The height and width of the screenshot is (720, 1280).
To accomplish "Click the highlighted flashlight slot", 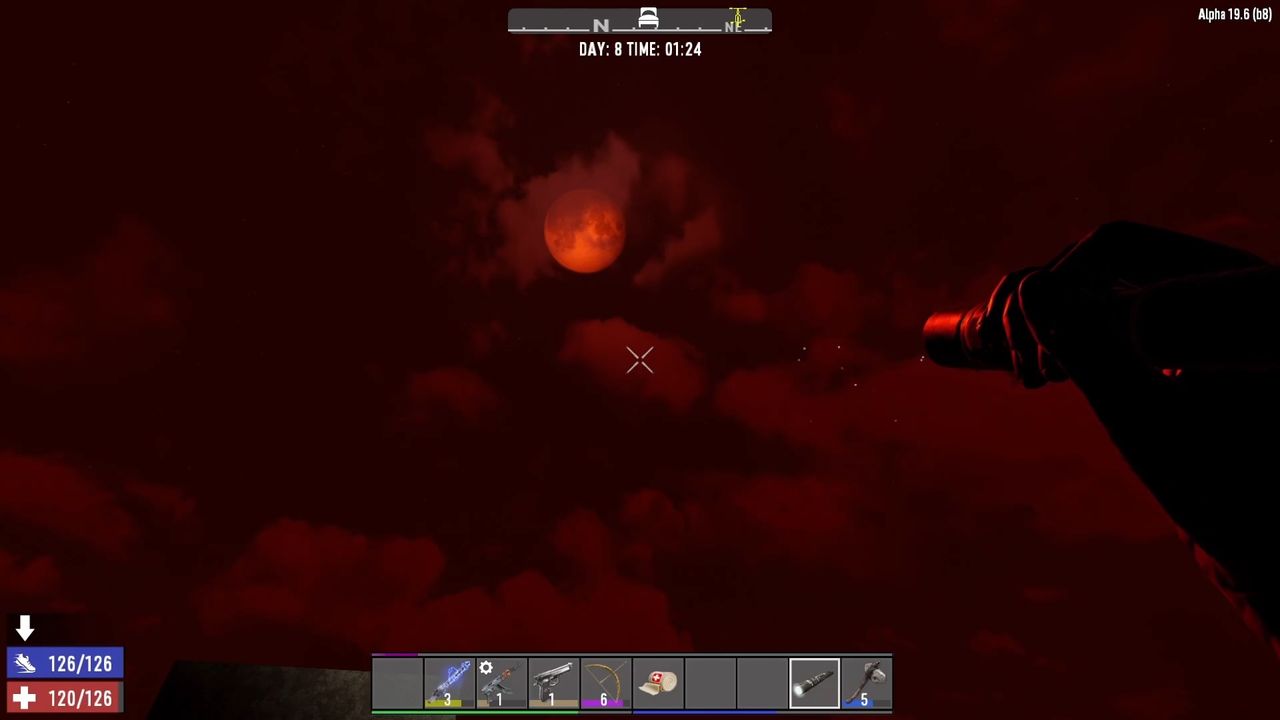I will click(x=814, y=683).
